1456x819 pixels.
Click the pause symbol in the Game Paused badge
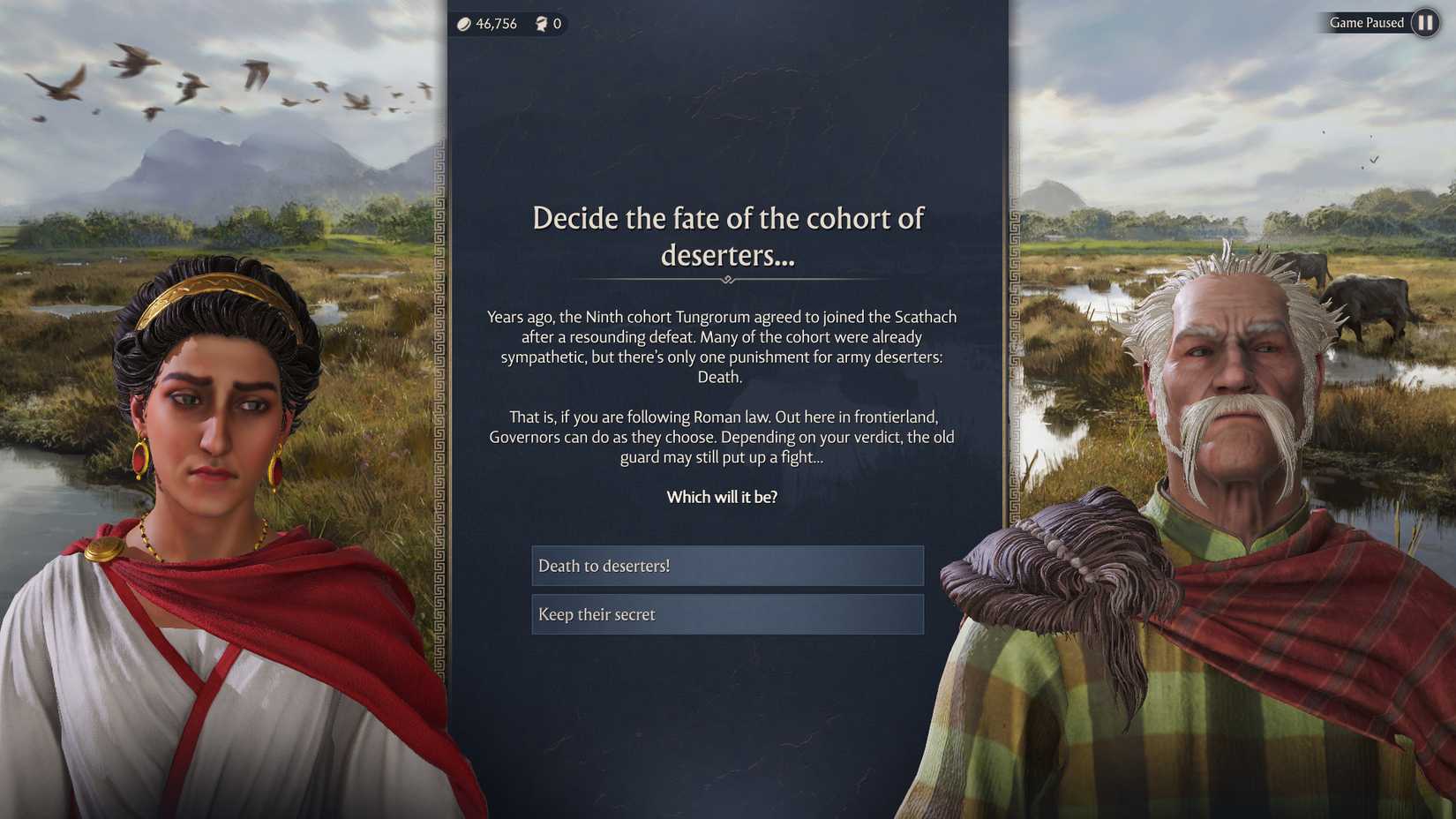coord(1424,23)
